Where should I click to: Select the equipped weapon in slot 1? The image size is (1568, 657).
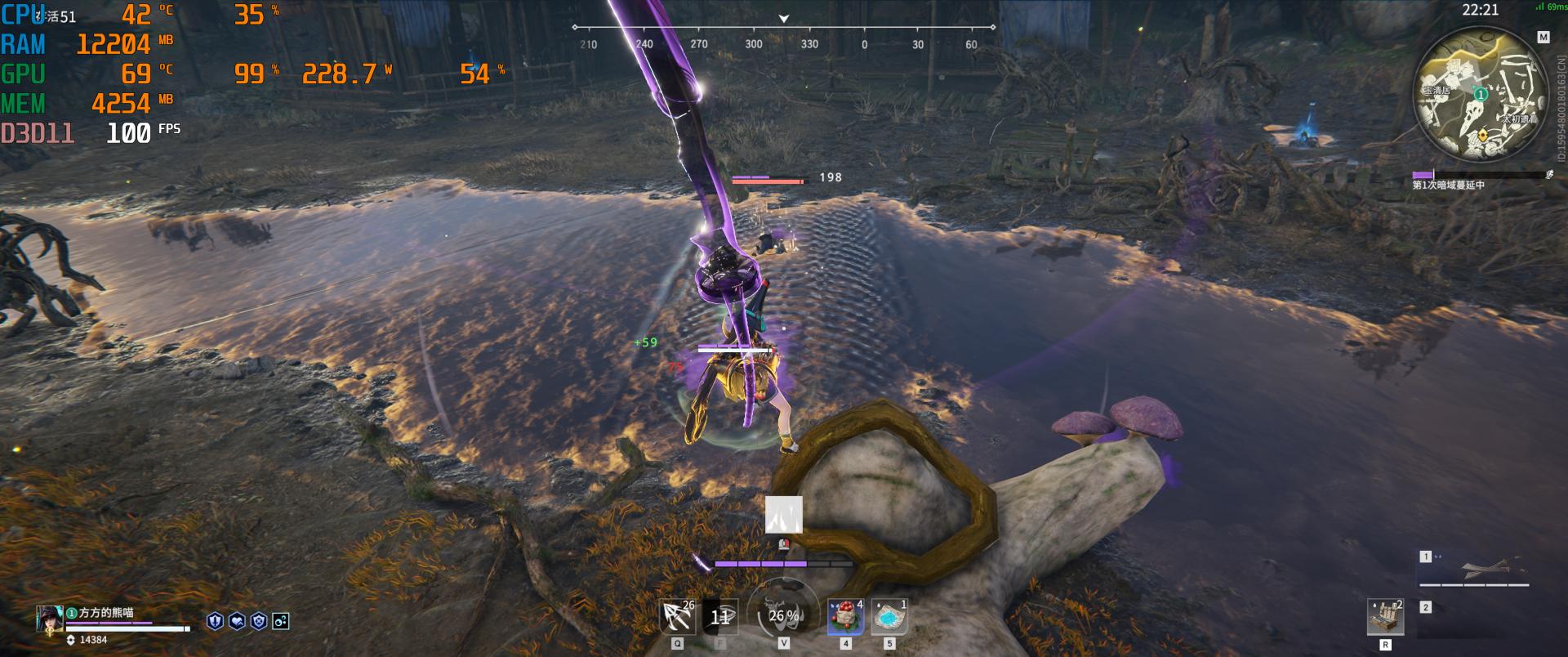pos(1475,569)
